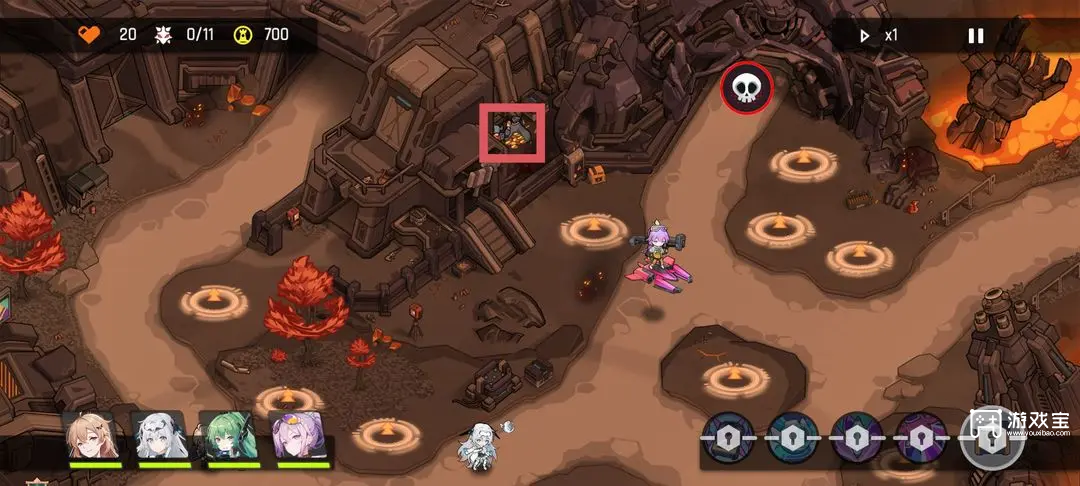
Task: Tap the red-outlined square on the building
Action: pos(514,132)
